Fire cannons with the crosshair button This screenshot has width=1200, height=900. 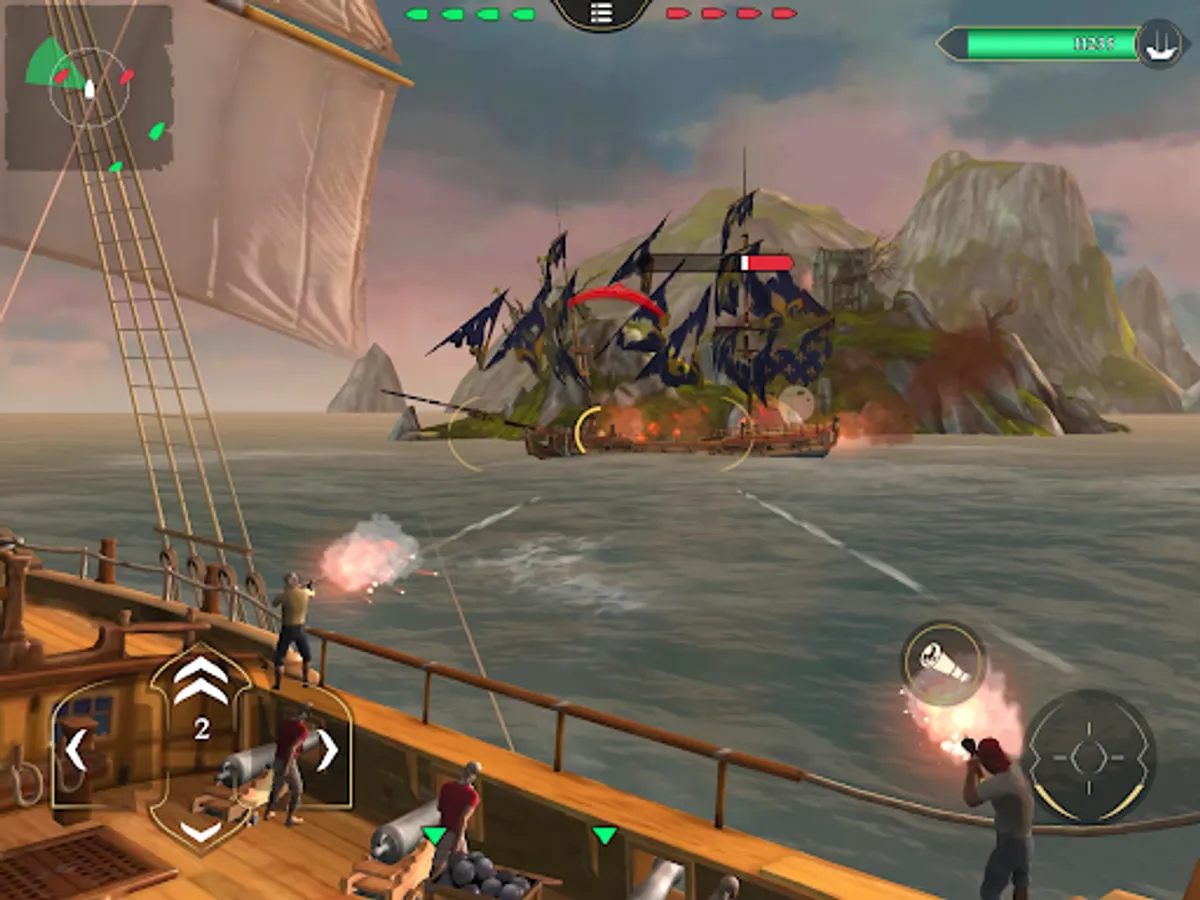(1088, 757)
